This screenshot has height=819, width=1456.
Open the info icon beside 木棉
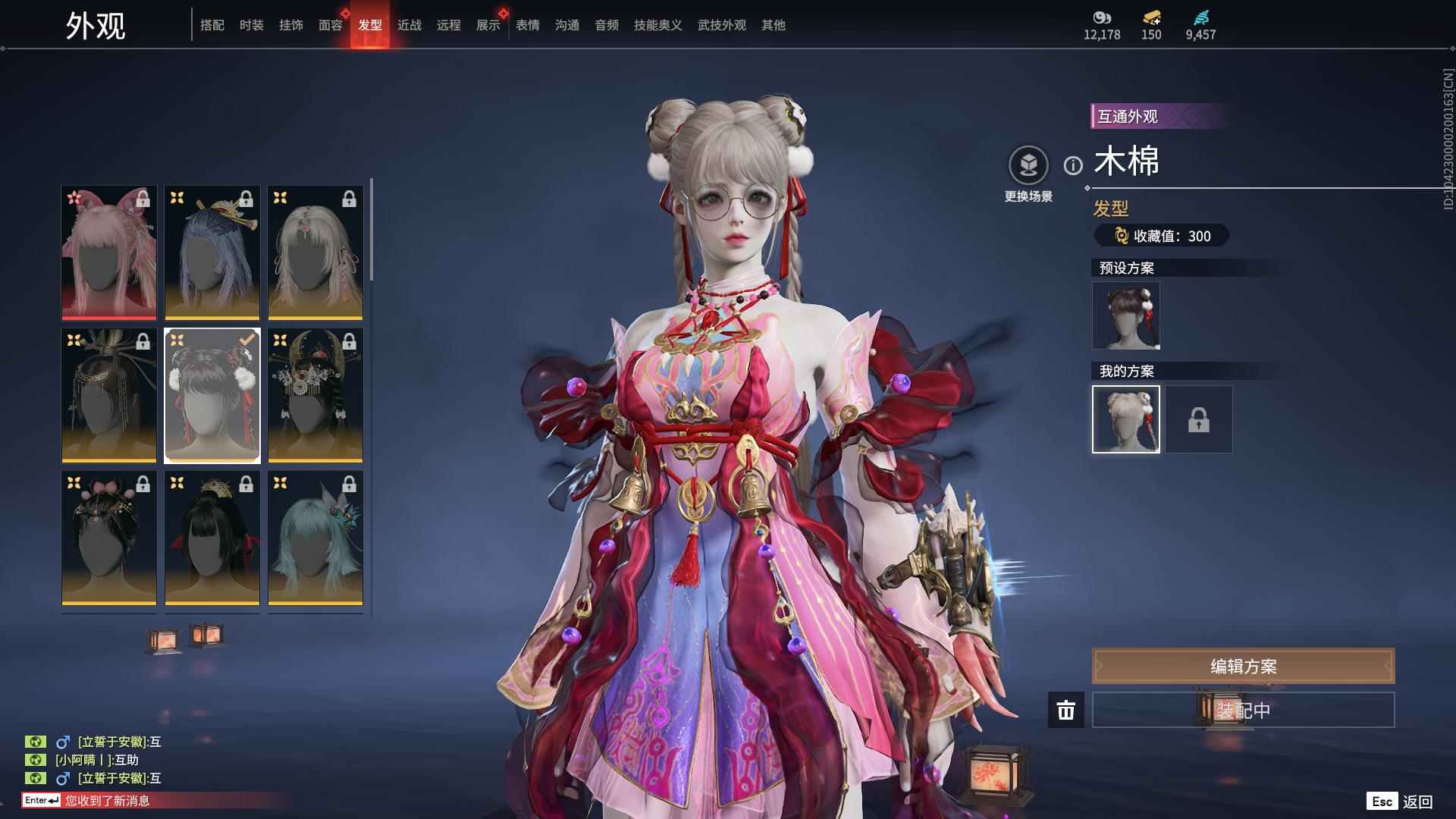click(x=1073, y=165)
